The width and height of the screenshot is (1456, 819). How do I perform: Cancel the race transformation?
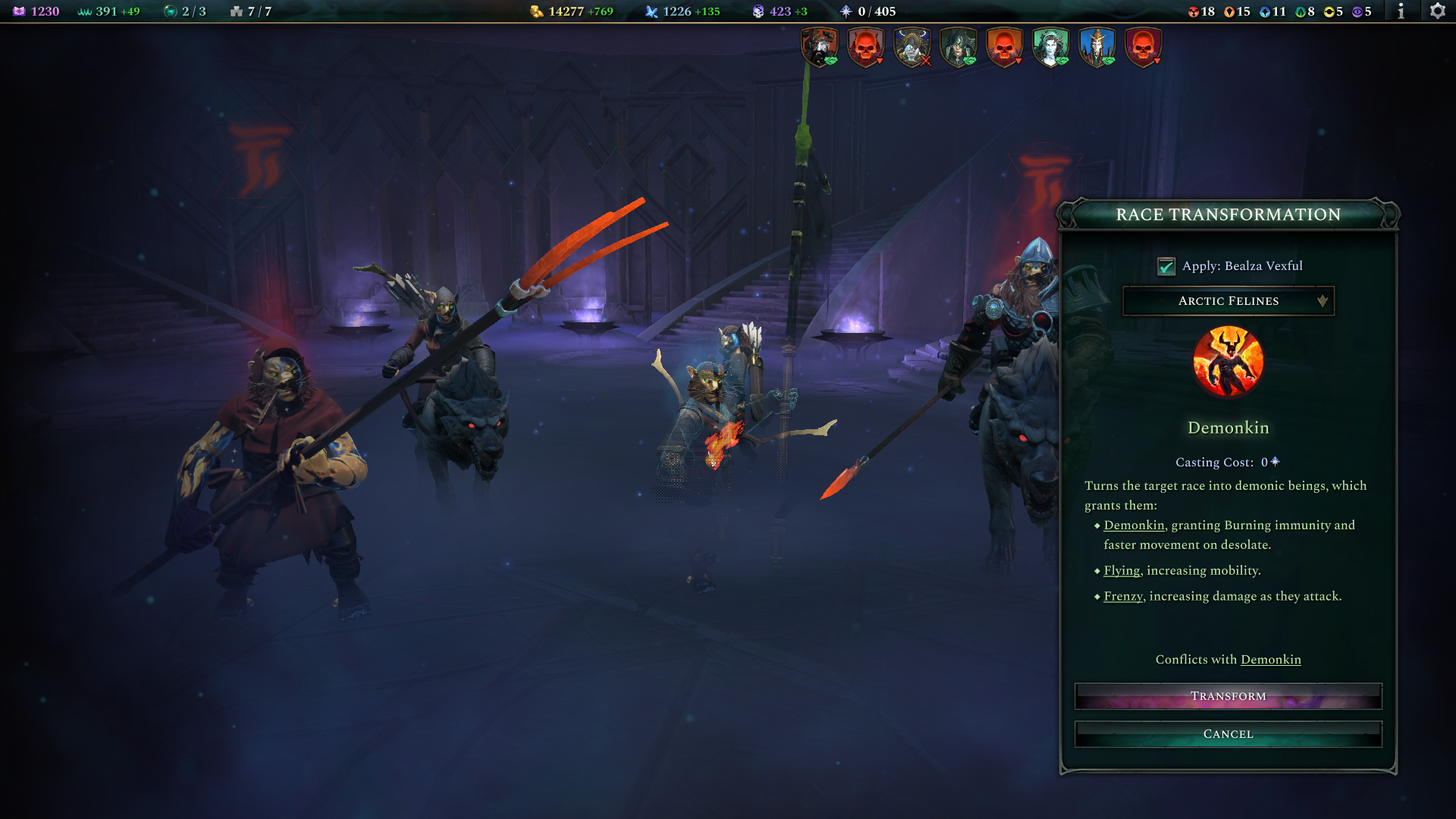point(1228,733)
